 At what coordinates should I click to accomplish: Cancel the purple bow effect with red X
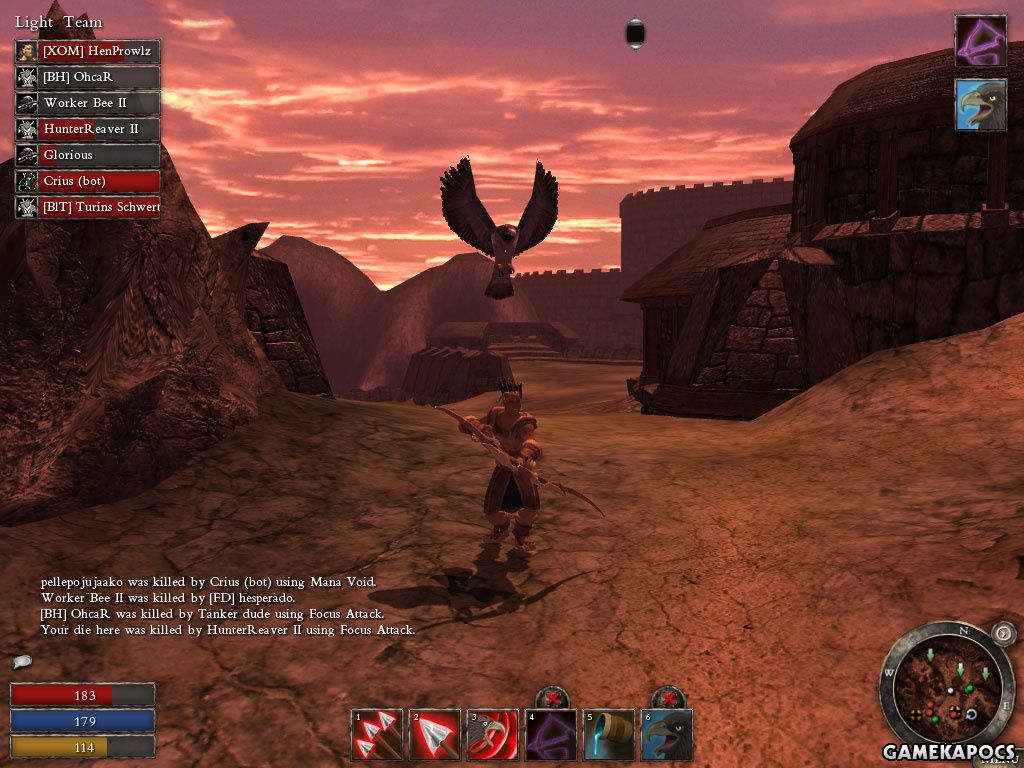point(551,698)
